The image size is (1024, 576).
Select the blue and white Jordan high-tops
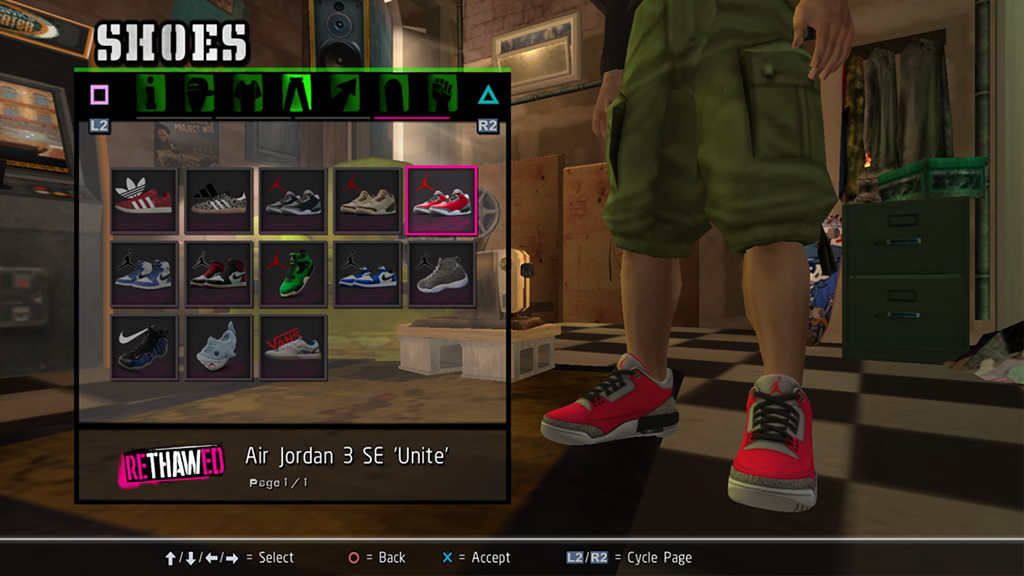coord(145,274)
